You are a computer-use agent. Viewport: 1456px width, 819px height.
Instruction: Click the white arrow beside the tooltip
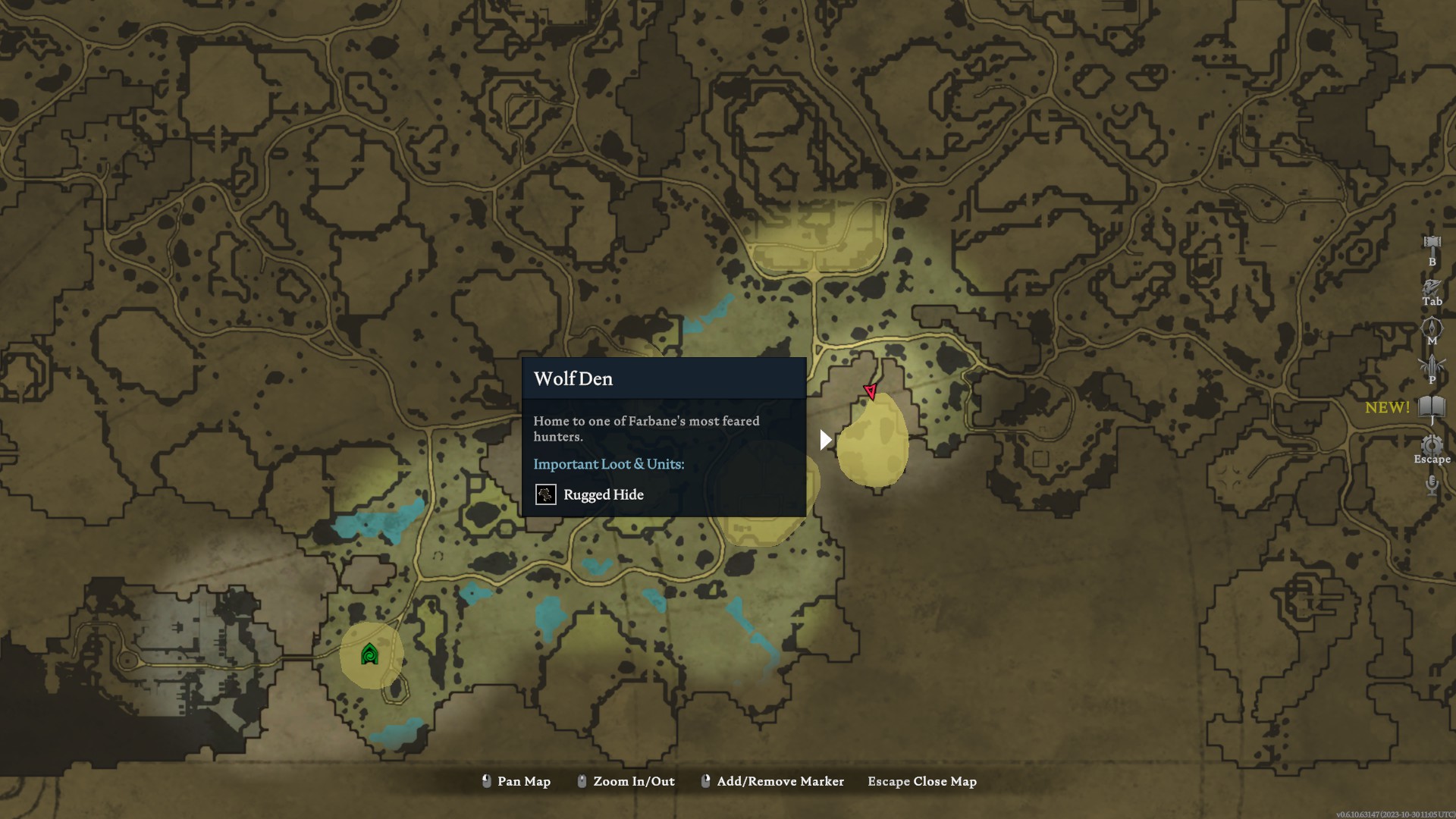(x=825, y=438)
